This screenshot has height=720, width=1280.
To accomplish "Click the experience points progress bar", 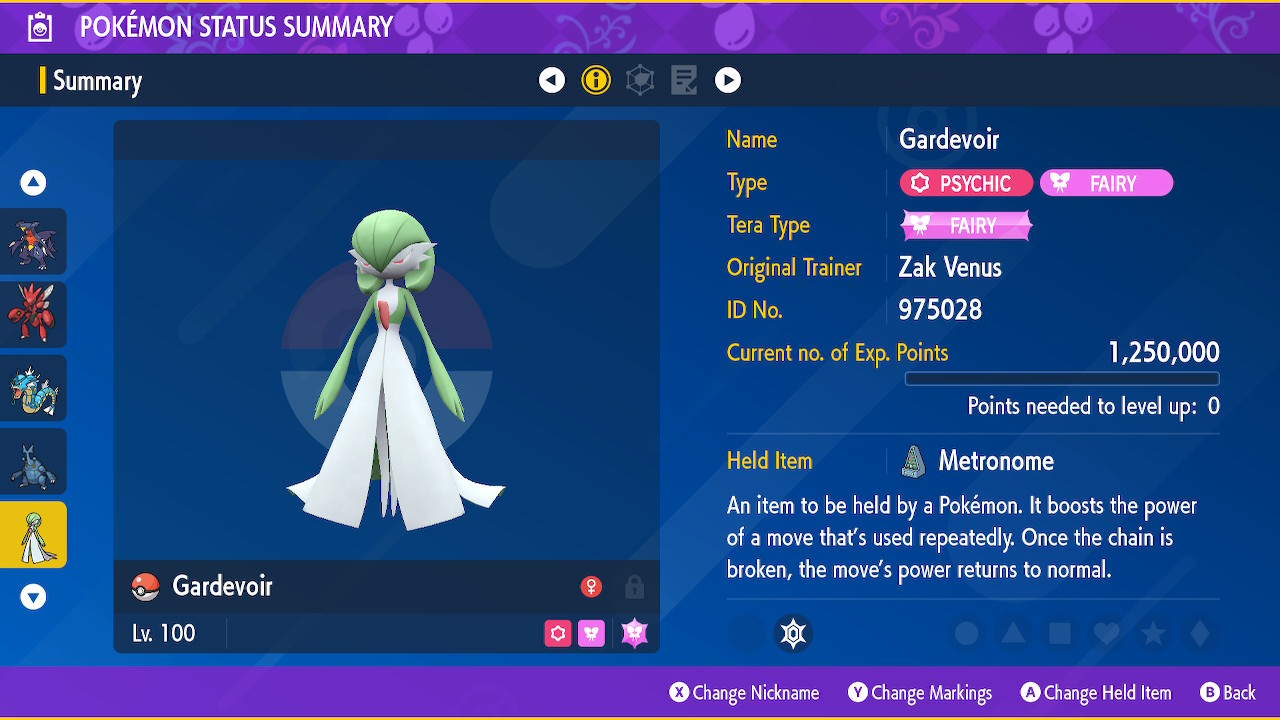I will (1062, 378).
